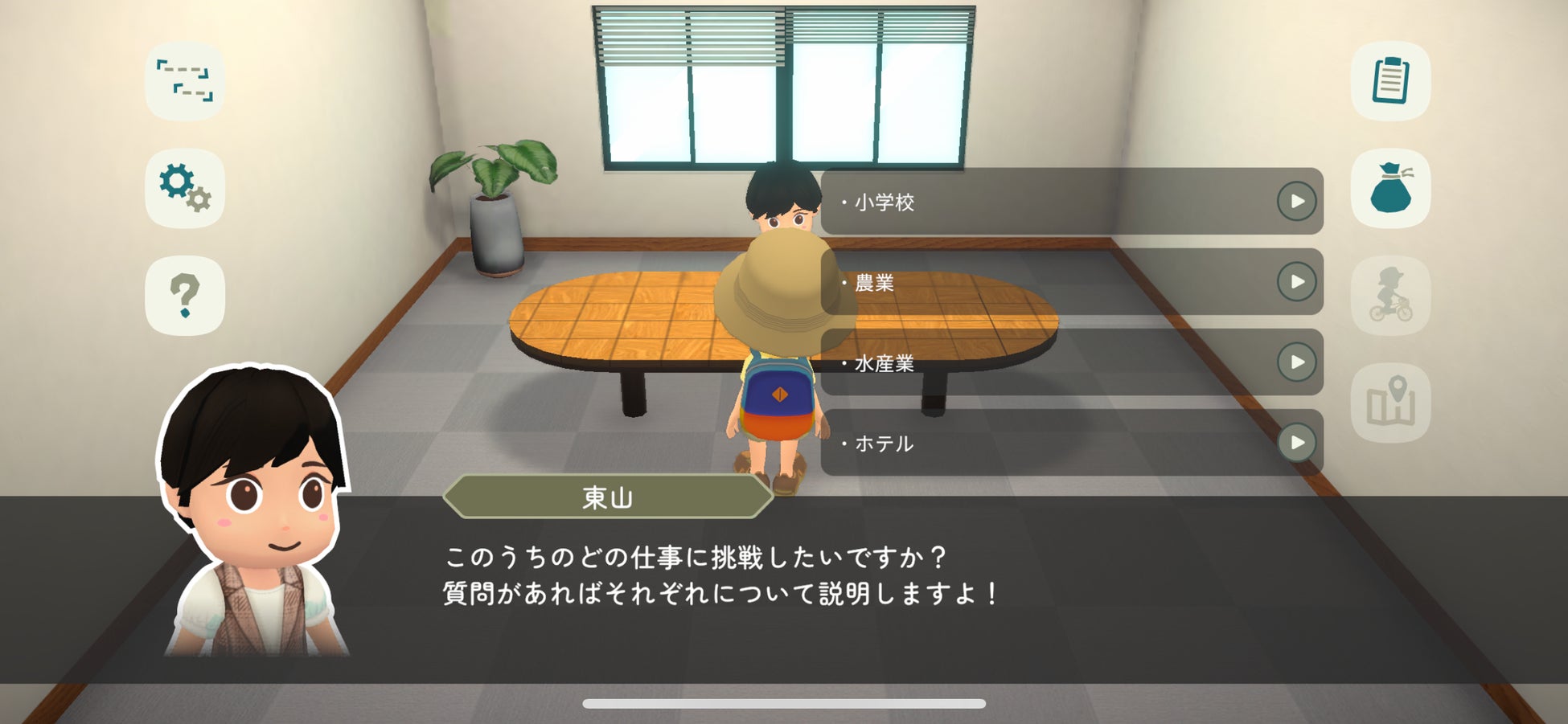Open the clipboard notes icon
Screen dimensions: 1568x724
[x=1390, y=81]
